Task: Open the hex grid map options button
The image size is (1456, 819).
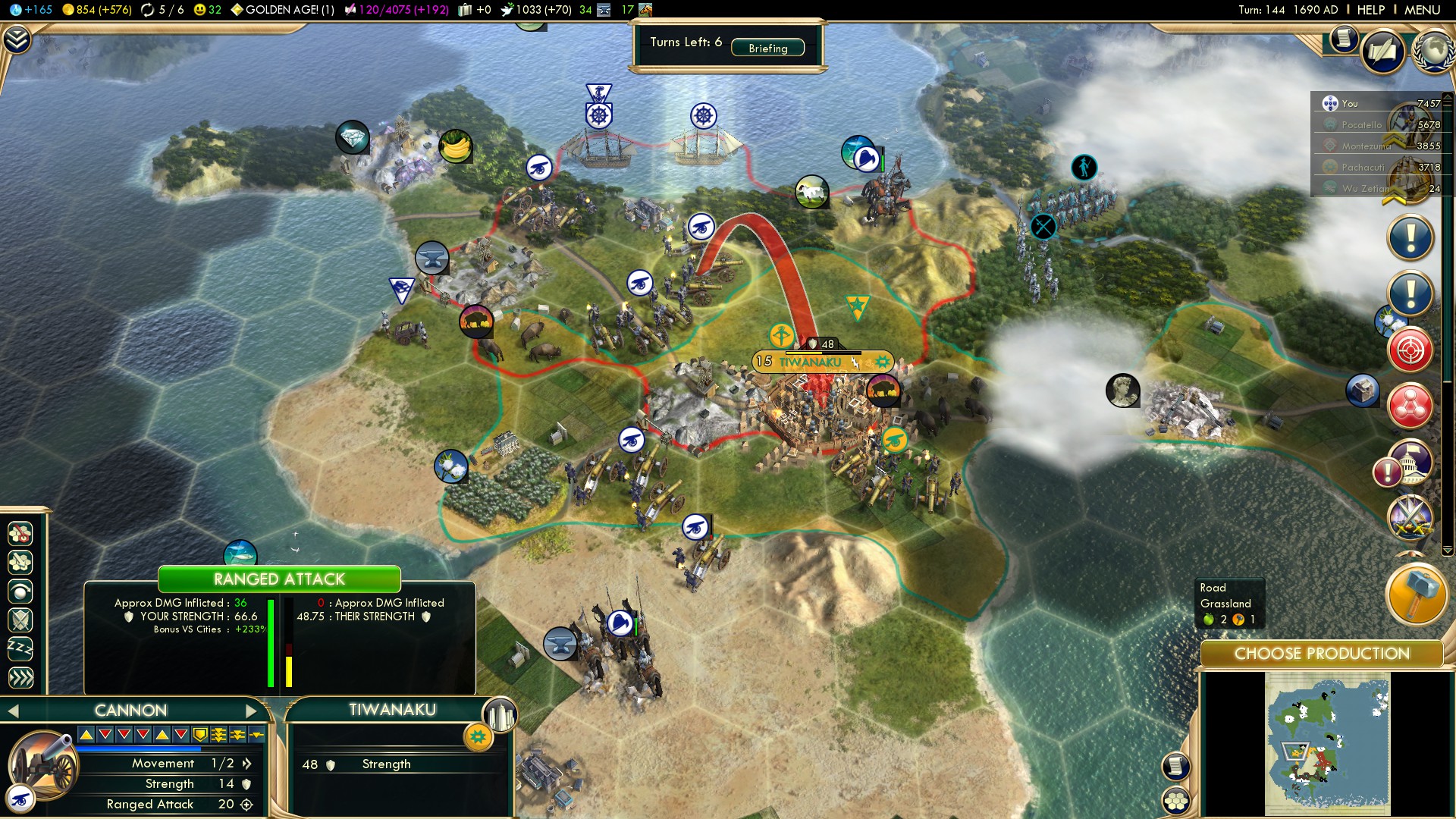Action: (1176, 800)
